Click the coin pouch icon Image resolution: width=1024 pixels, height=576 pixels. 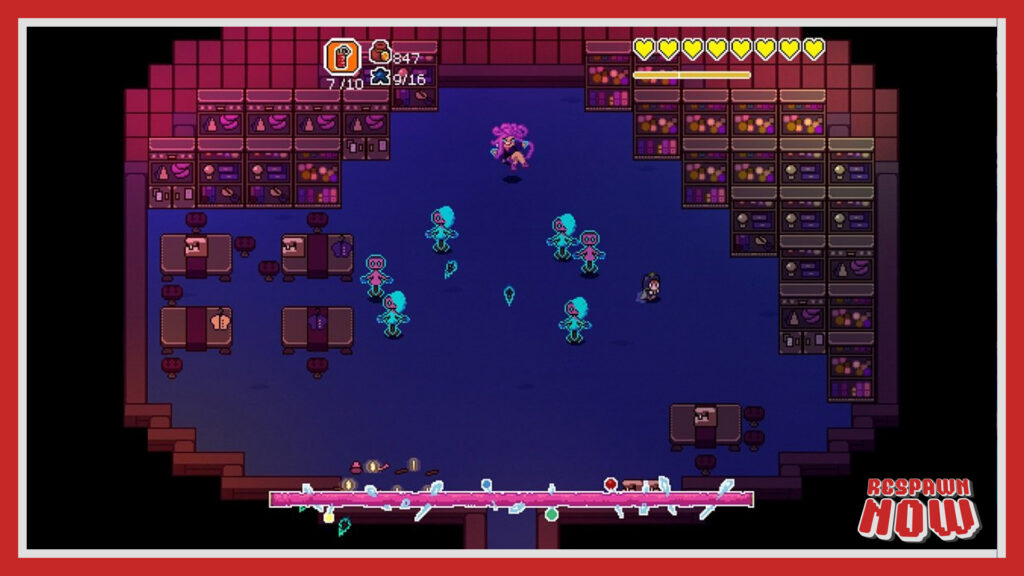pos(380,53)
